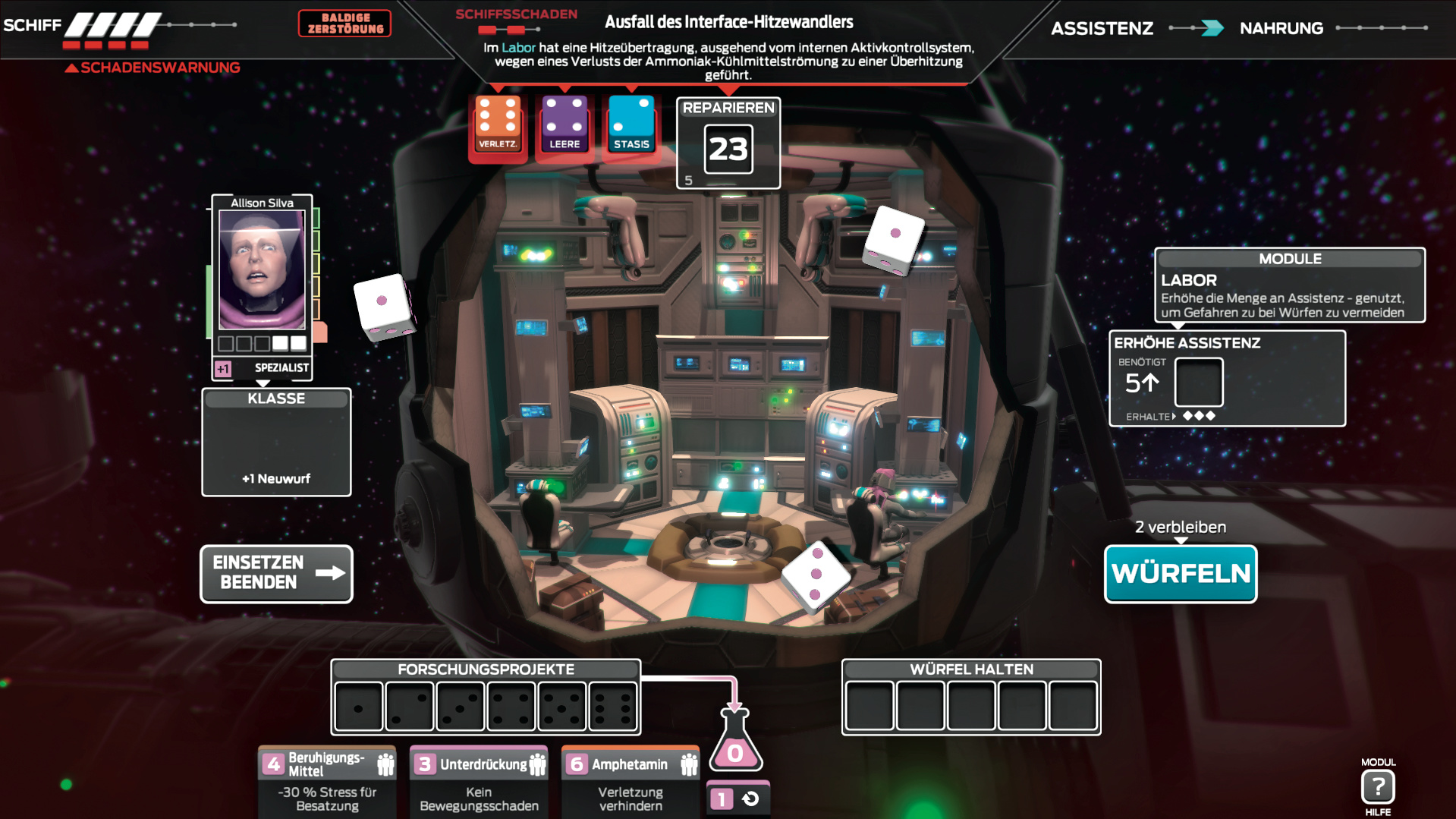Select the Beruhigungsmittel research card
This screenshot has width=1456, height=819.
(x=327, y=782)
